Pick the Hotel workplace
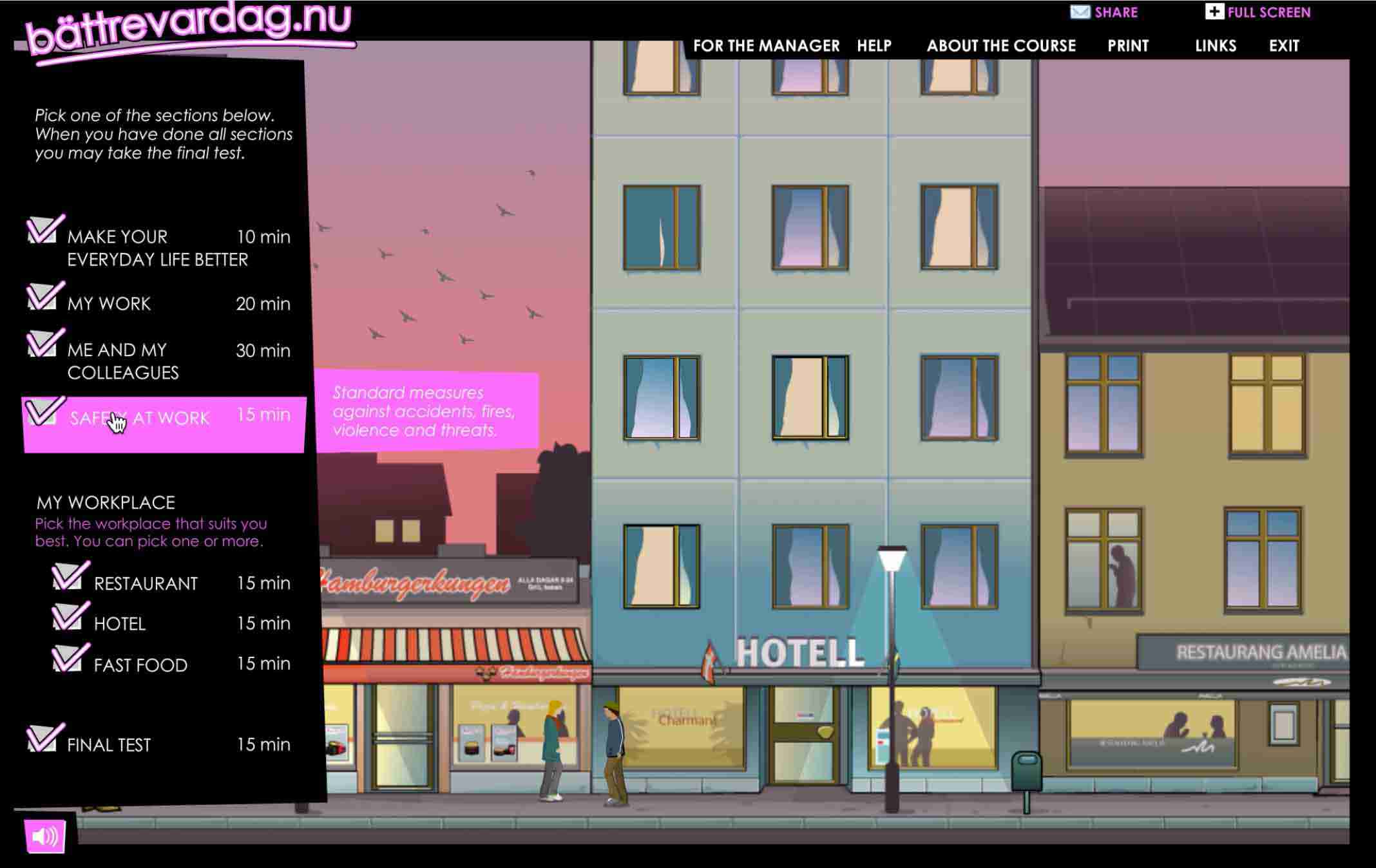Image resolution: width=1376 pixels, height=868 pixels. [x=120, y=623]
